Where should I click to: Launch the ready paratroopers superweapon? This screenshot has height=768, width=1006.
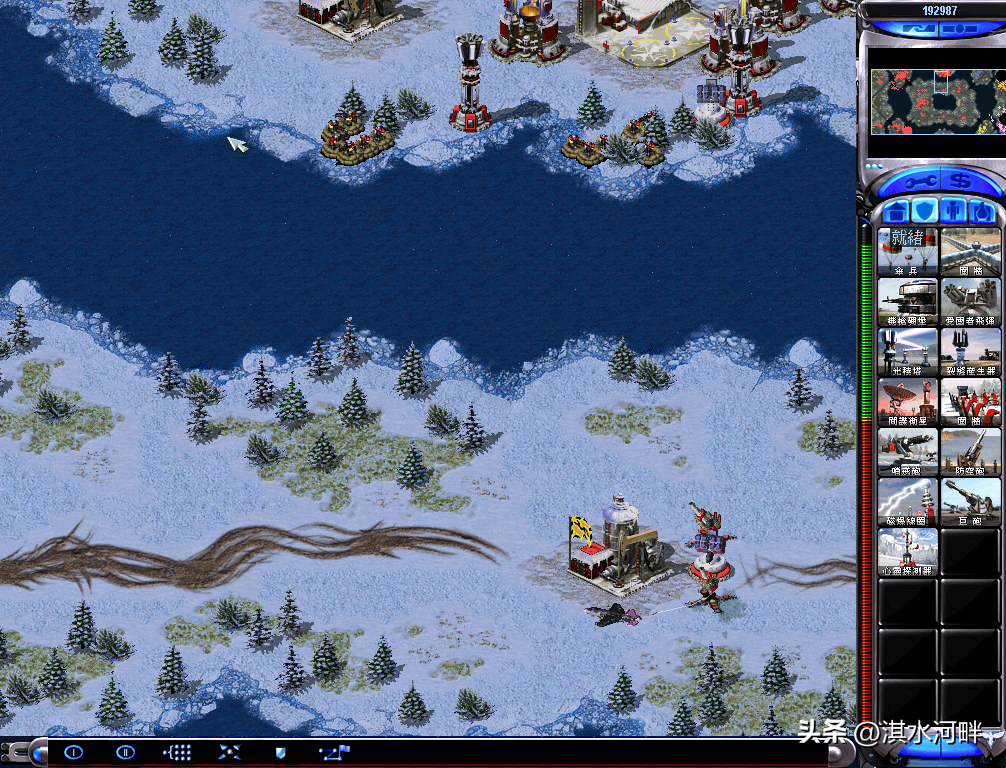(908, 251)
